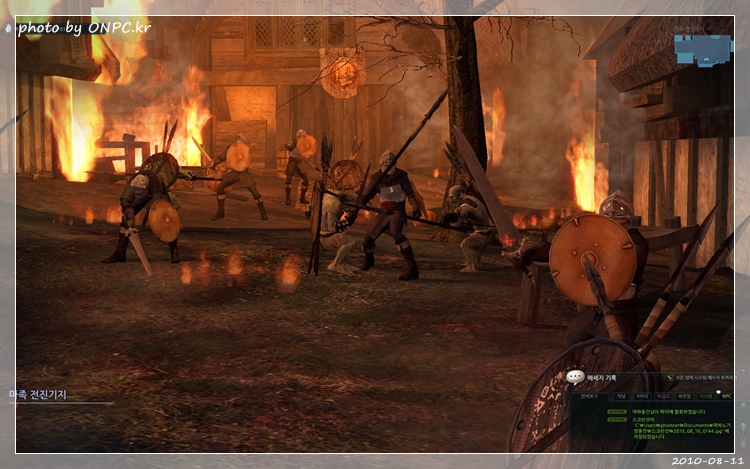Toggle showing system messages in all tabs

click(x=671, y=378)
